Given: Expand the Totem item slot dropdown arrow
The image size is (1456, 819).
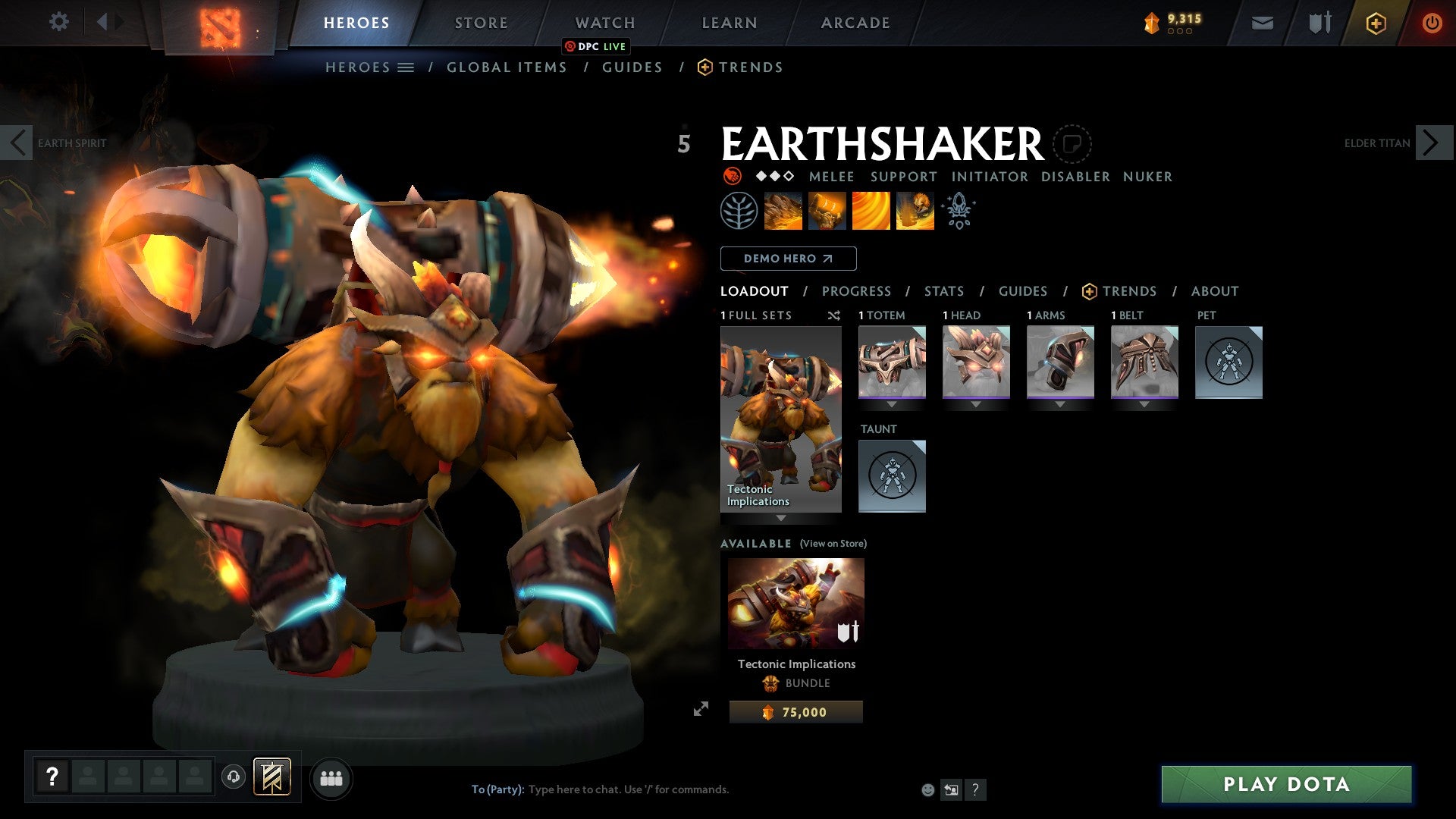Looking at the screenshot, I should (x=892, y=404).
